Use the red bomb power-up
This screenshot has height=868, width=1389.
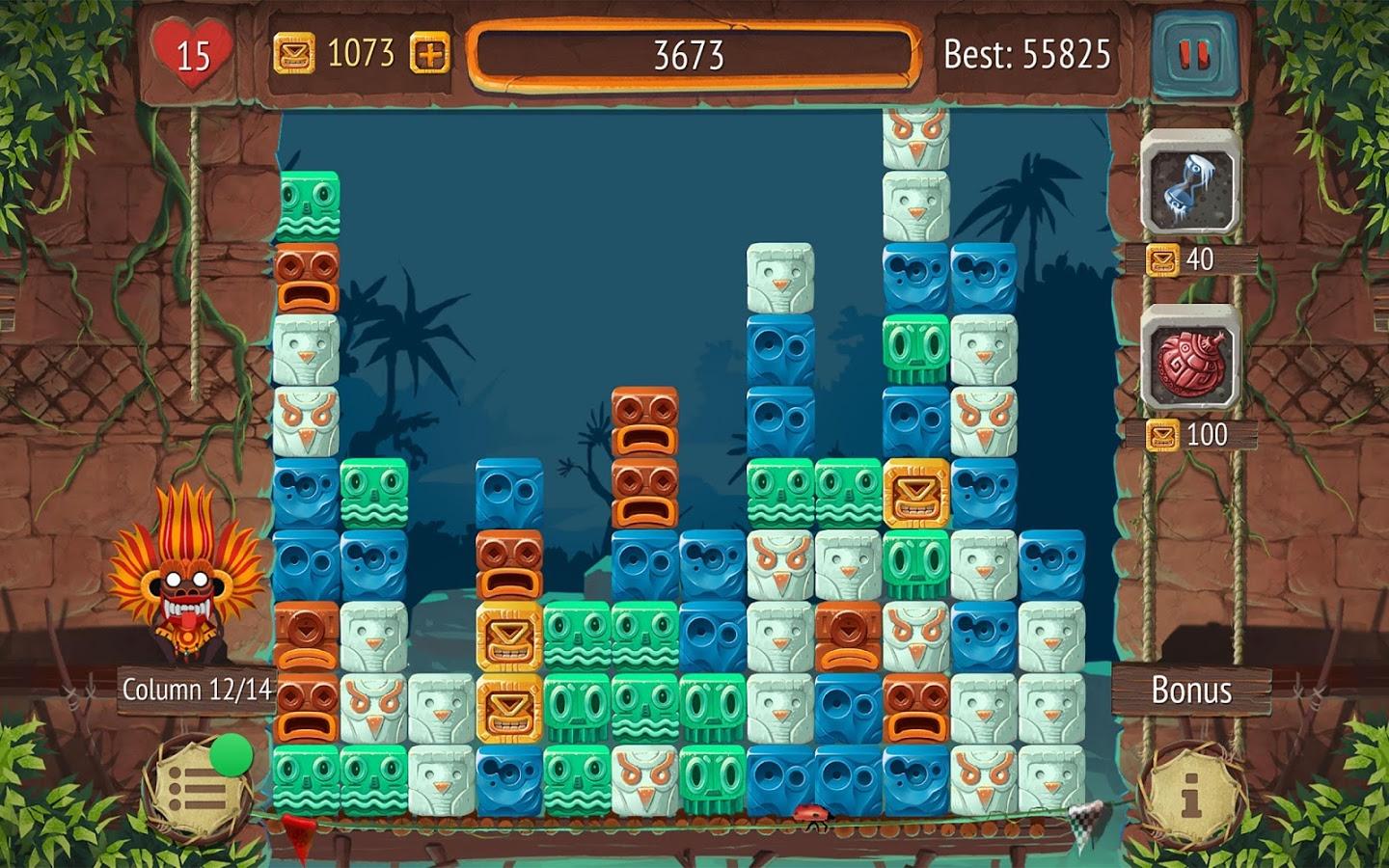click(x=1190, y=359)
